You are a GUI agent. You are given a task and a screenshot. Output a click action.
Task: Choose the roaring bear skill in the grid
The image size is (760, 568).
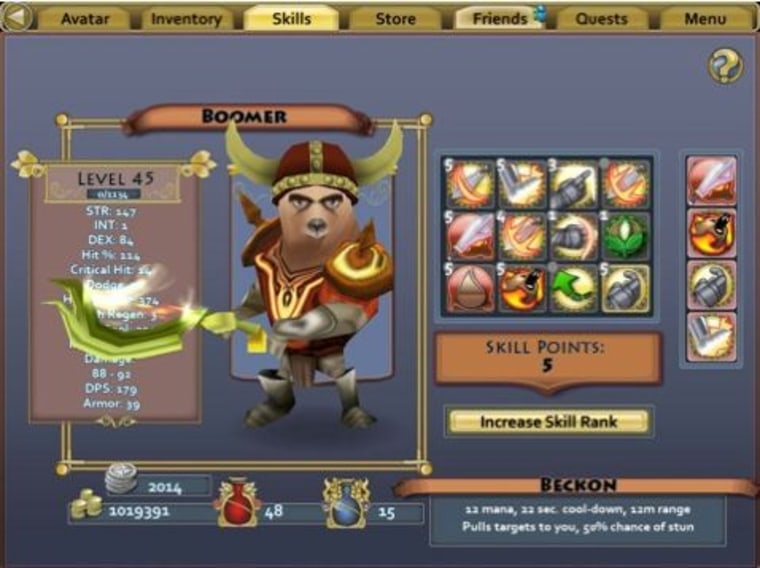(x=523, y=287)
